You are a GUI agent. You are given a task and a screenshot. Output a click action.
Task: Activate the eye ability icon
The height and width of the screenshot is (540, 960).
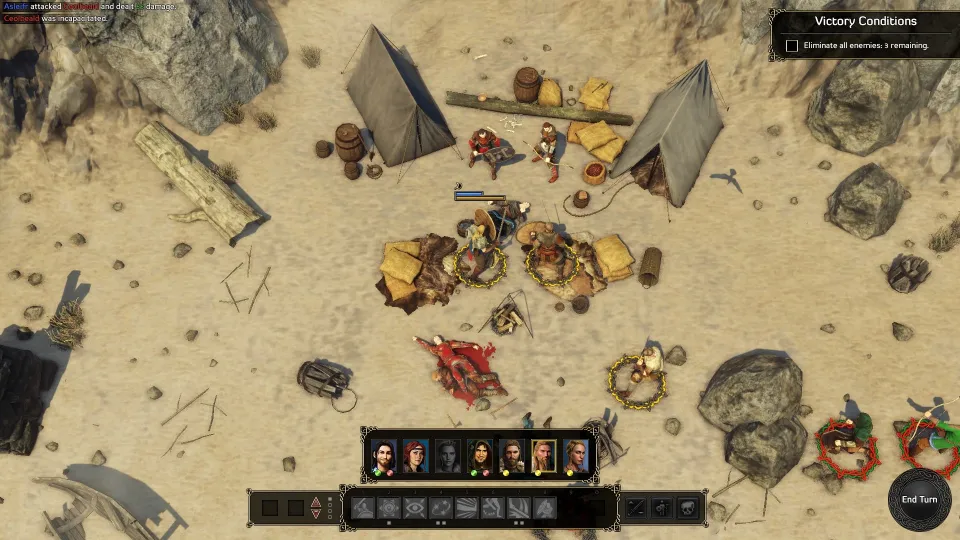[x=414, y=508]
